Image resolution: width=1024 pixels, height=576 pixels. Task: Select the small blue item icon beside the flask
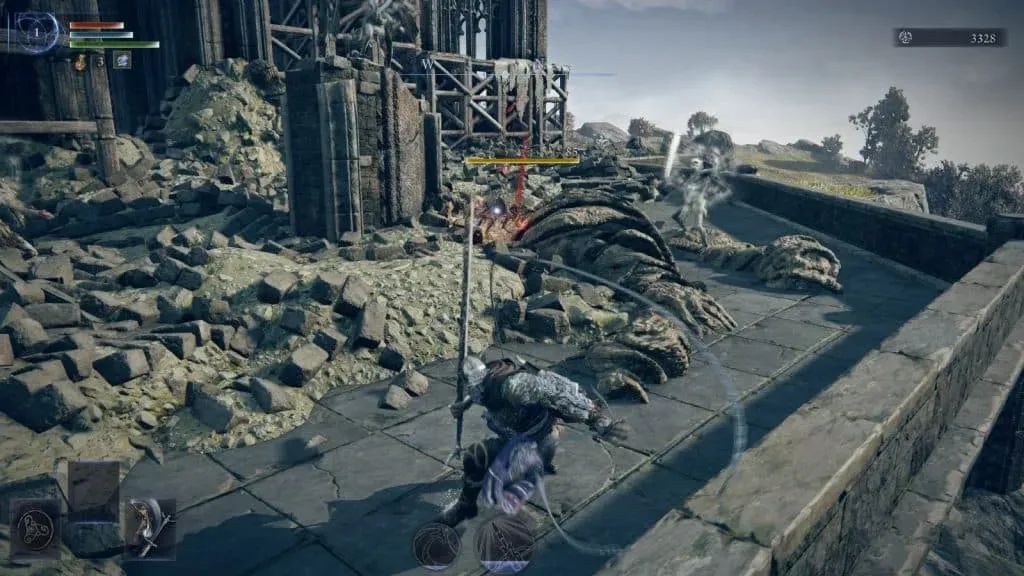pos(121,61)
